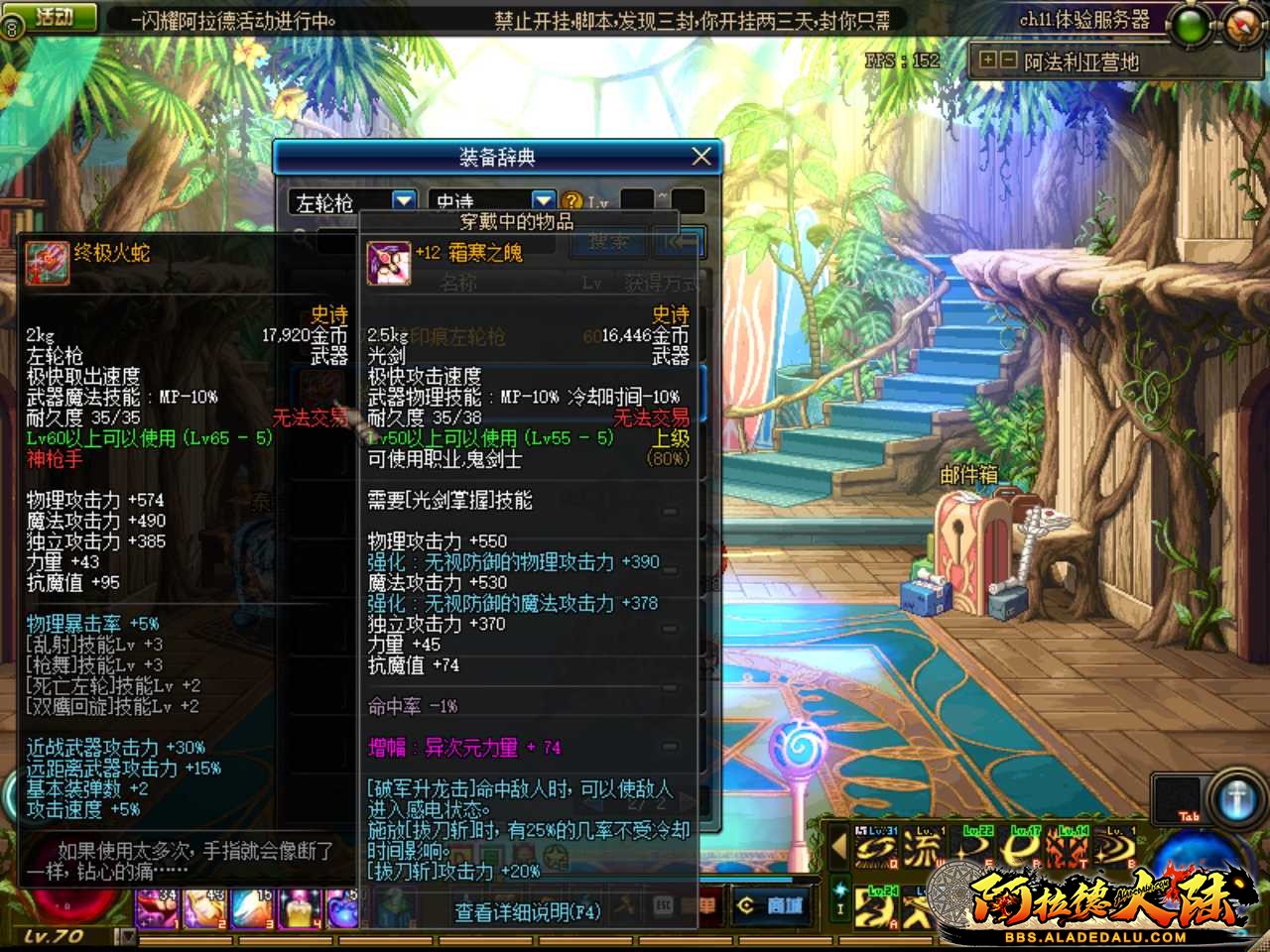
Task: Click 查看详细说明 view details text
Action: tap(527, 911)
